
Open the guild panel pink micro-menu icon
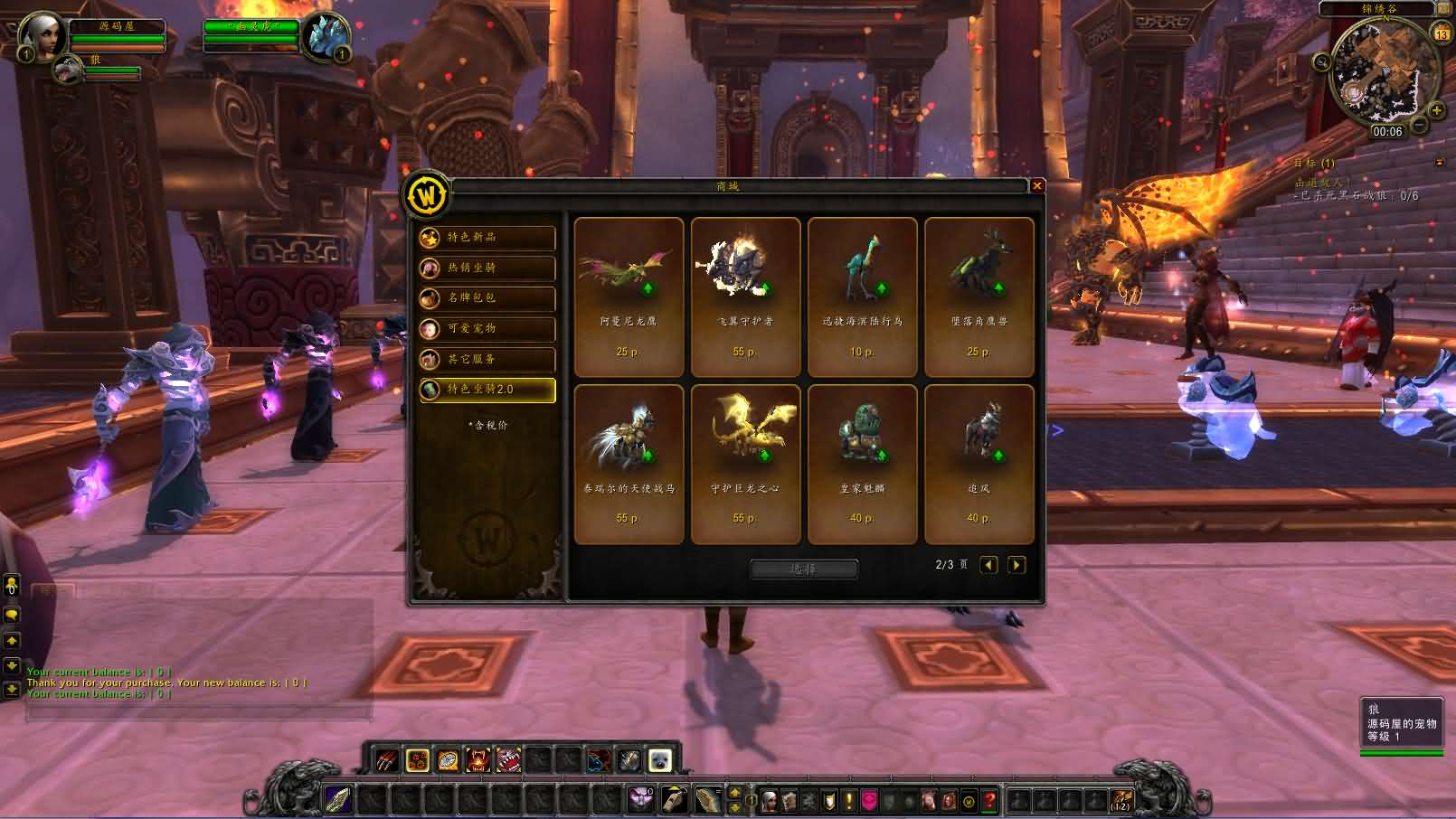869,799
